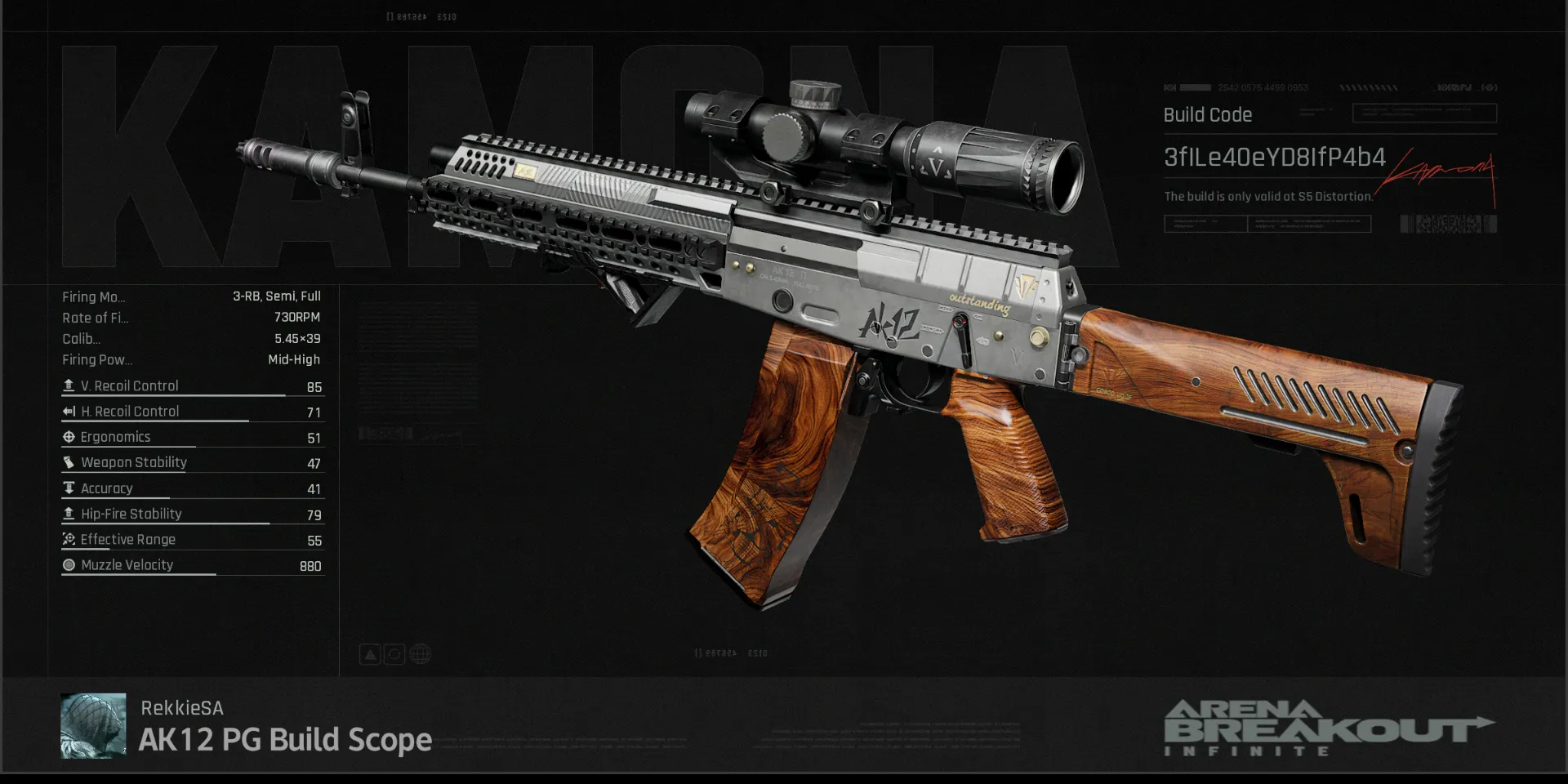Select the Effective Range scope icon
Screen dimensions: 1568x784
click(69, 538)
